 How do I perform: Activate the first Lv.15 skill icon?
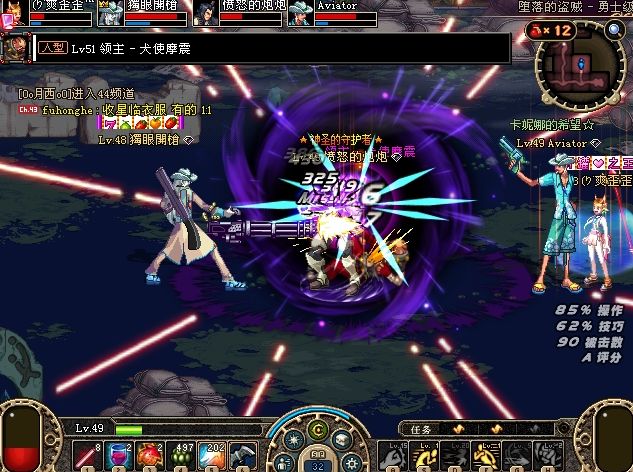(393, 455)
